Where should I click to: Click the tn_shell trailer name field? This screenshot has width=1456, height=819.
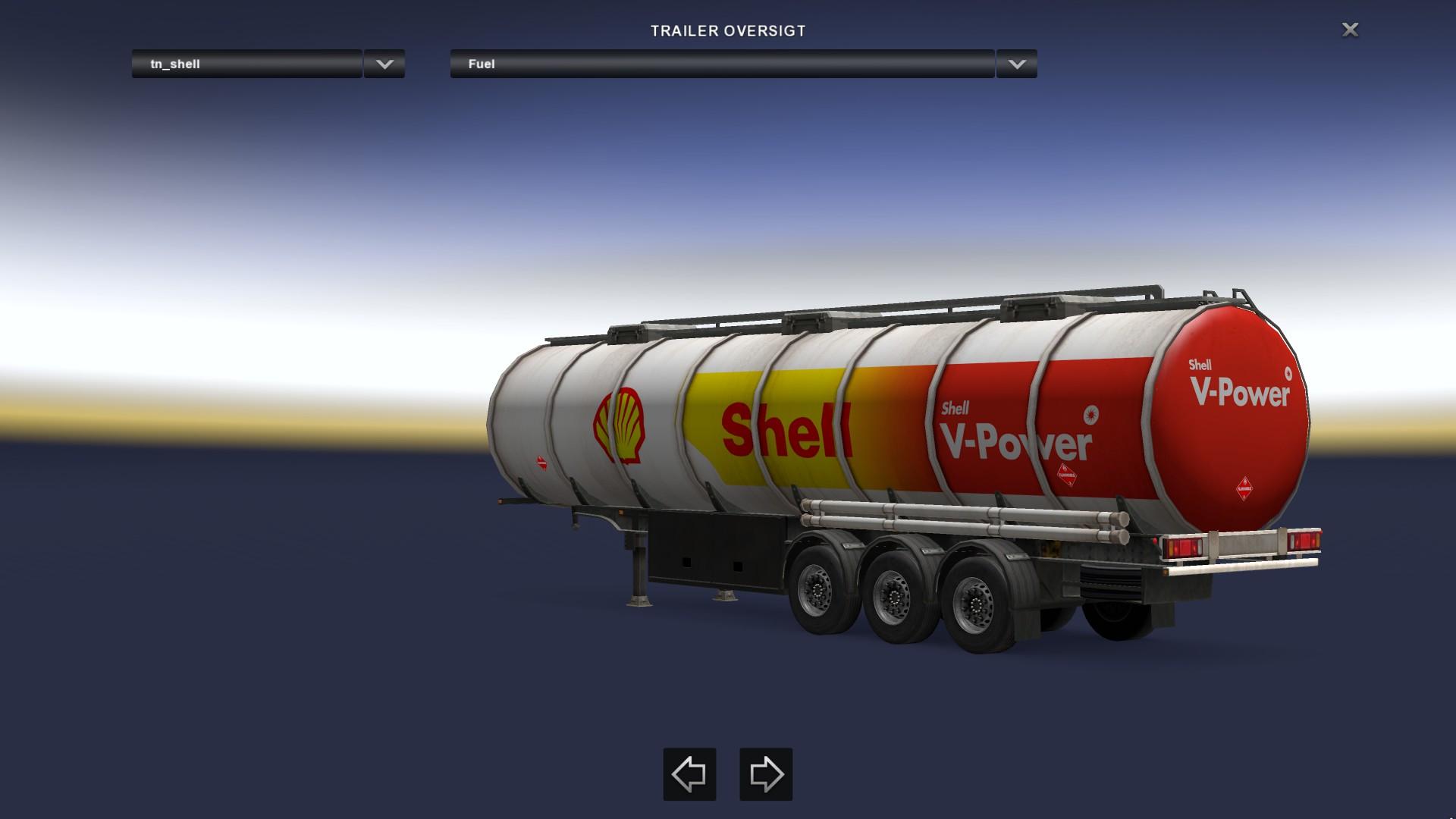click(x=246, y=64)
